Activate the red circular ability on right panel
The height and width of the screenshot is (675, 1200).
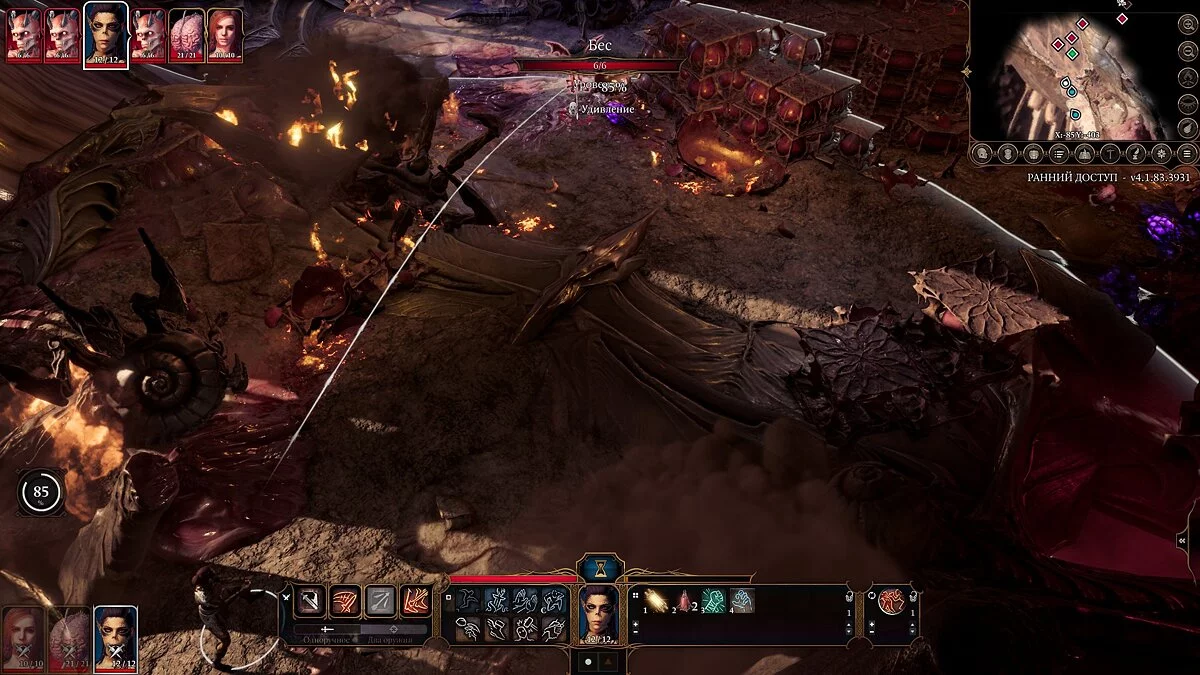pyautogui.click(x=891, y=601)
